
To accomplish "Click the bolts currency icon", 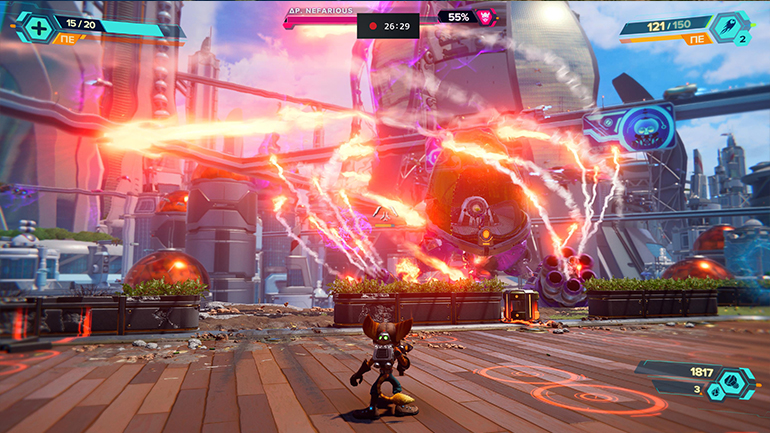I will [732, 378].
